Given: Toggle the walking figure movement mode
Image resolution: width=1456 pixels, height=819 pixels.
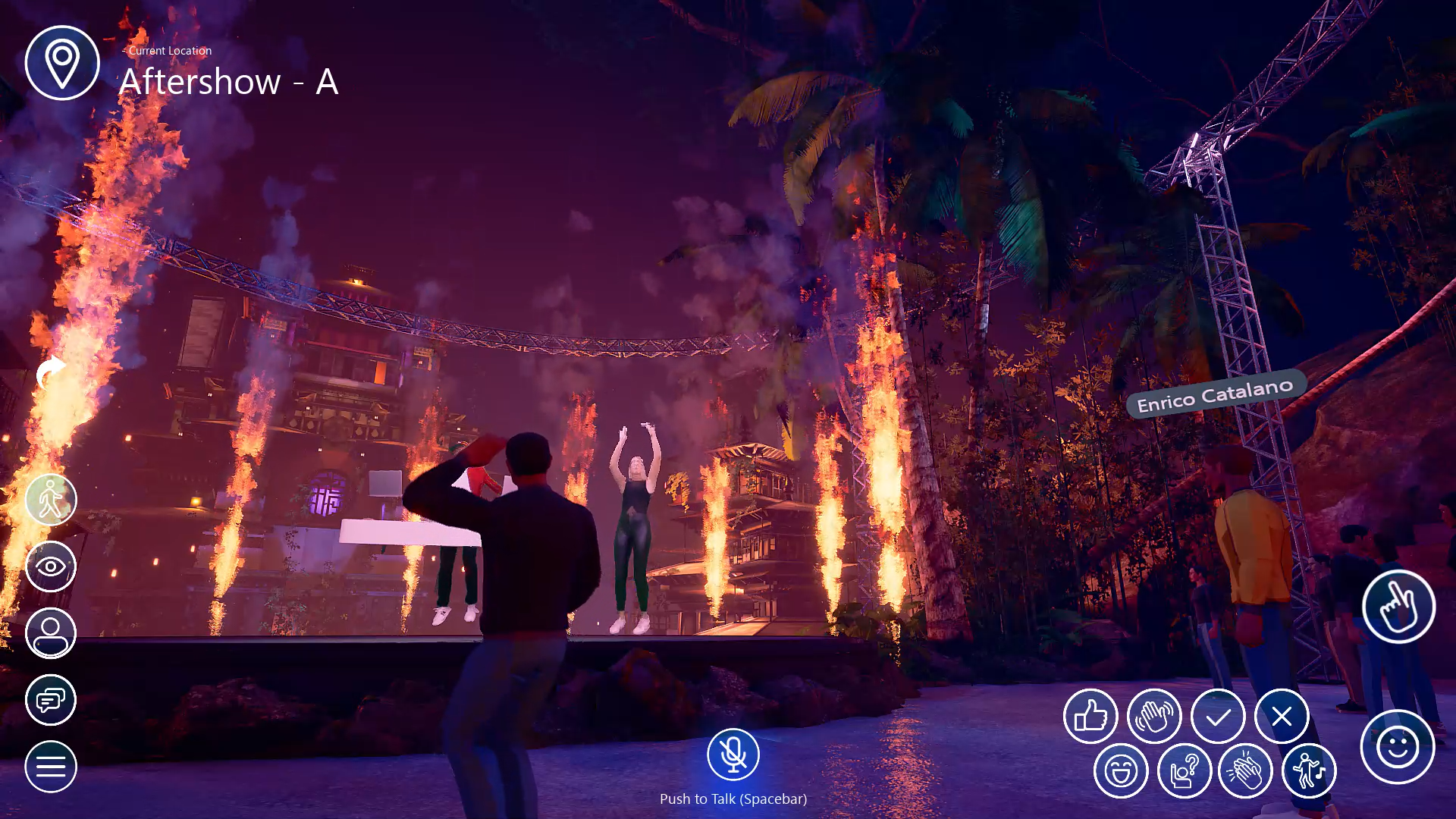Looking at the screenshot, I should (x=51, y=500).
